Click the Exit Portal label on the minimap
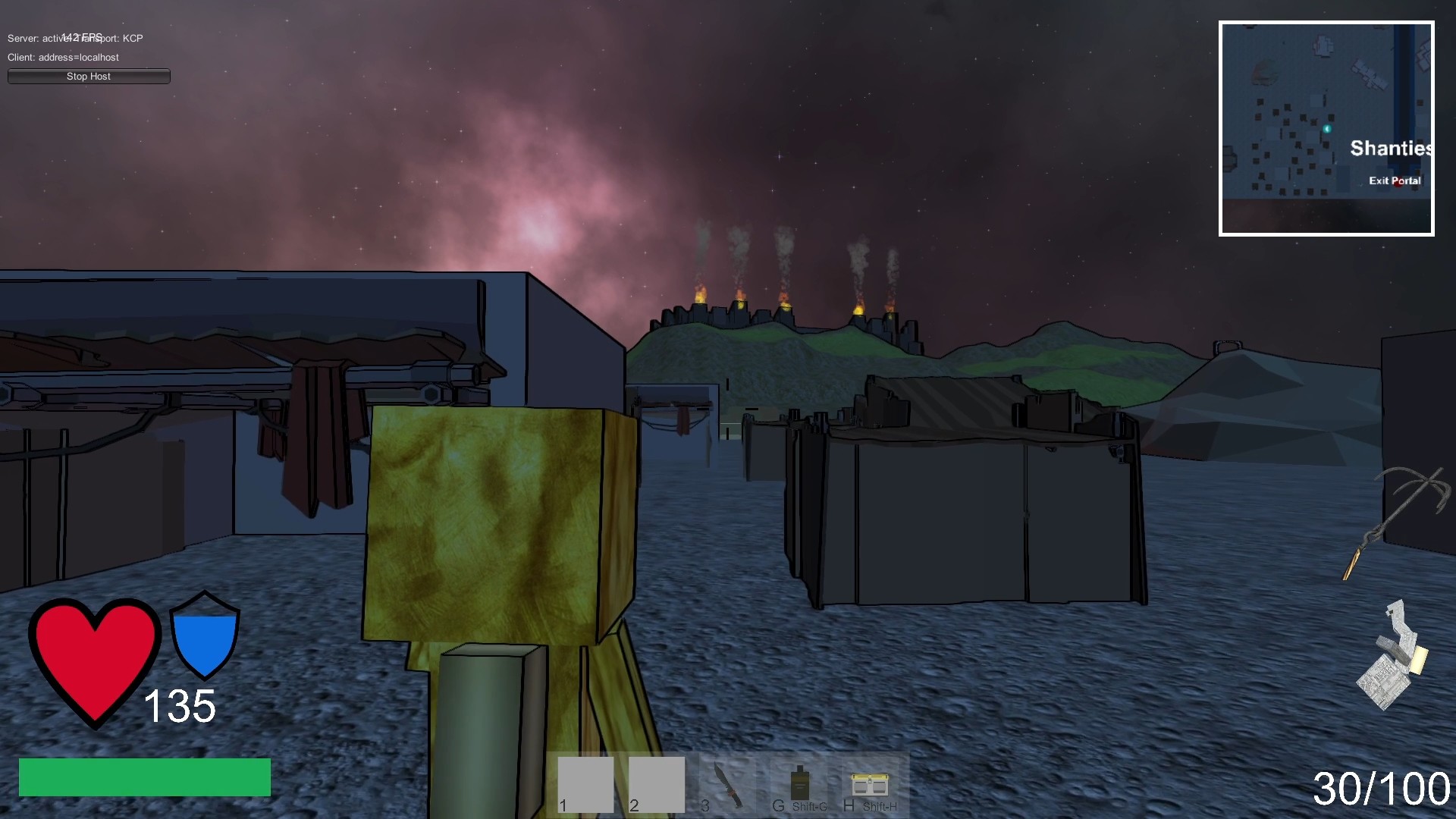Screen dimensions: 1456x819 click(x=1395, y=180)
